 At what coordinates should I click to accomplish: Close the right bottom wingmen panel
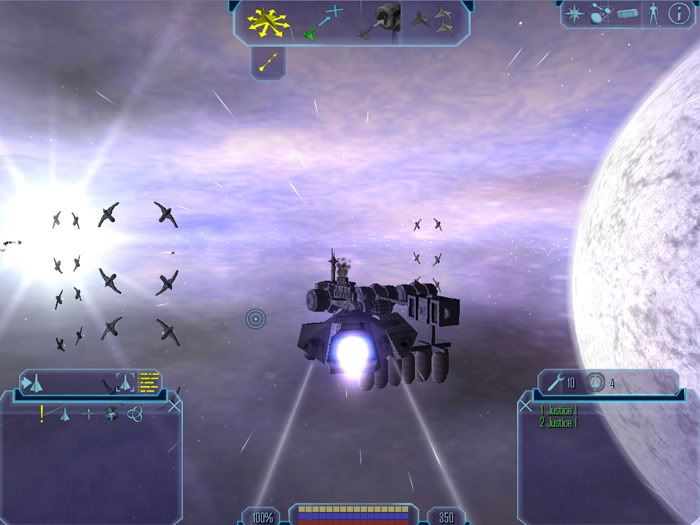tap(526, 406)
